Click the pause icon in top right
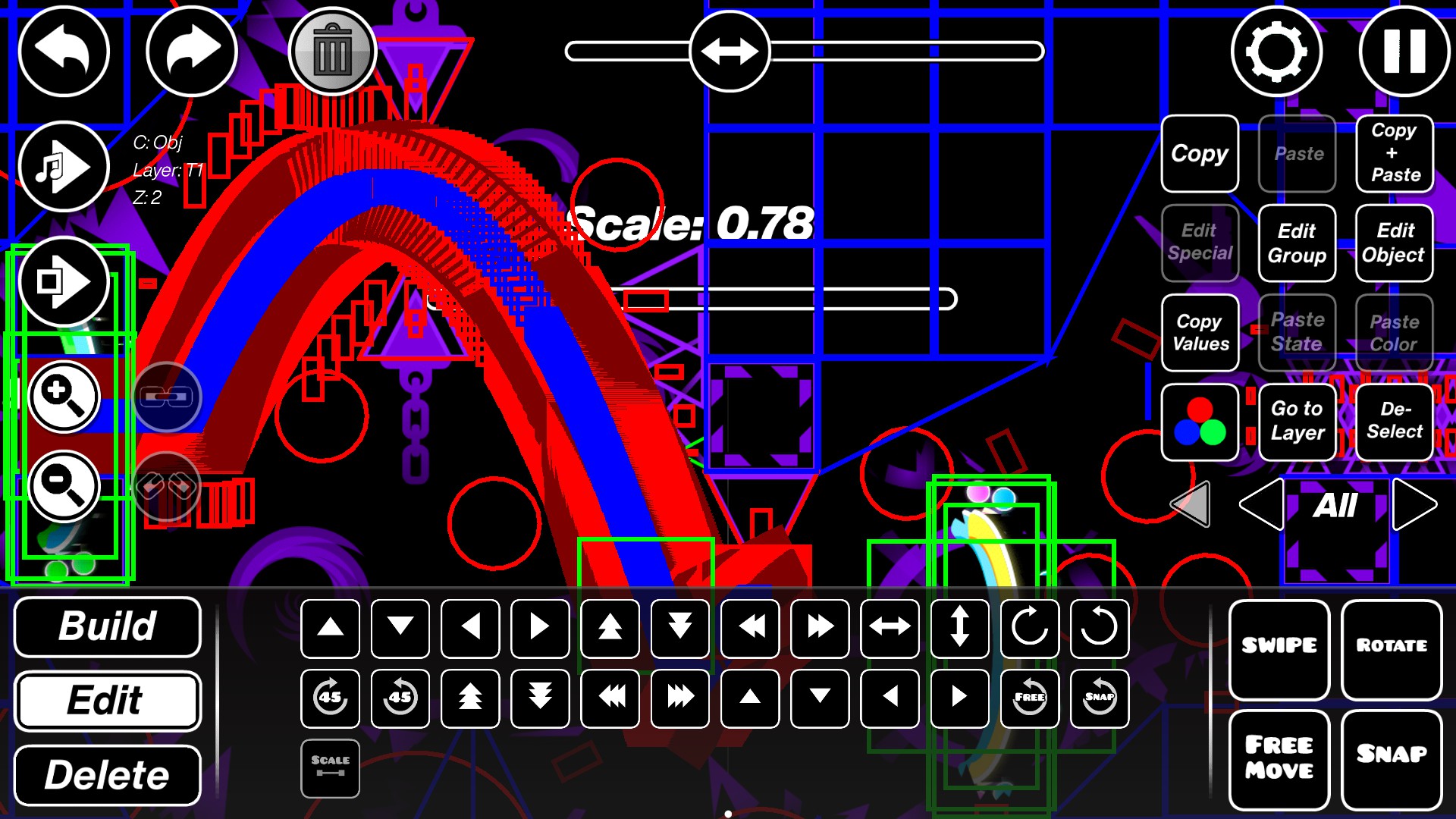The height and width of the screenshot is (819, 1456). pos(1404,49)
